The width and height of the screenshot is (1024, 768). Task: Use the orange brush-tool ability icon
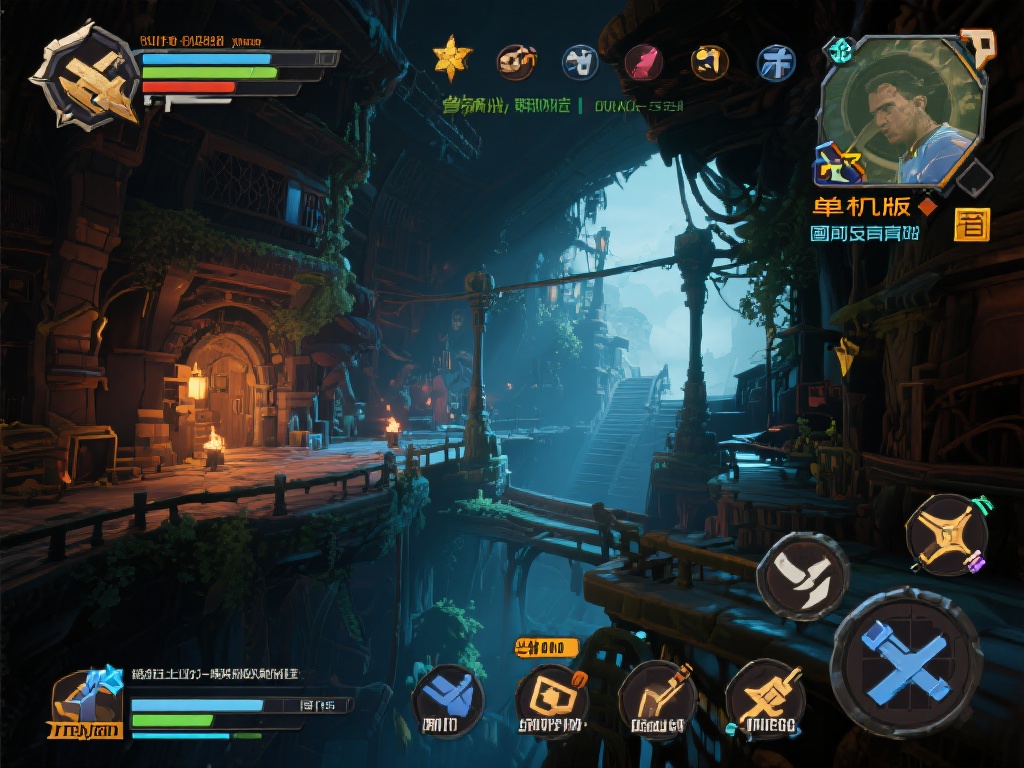point(656,698)
